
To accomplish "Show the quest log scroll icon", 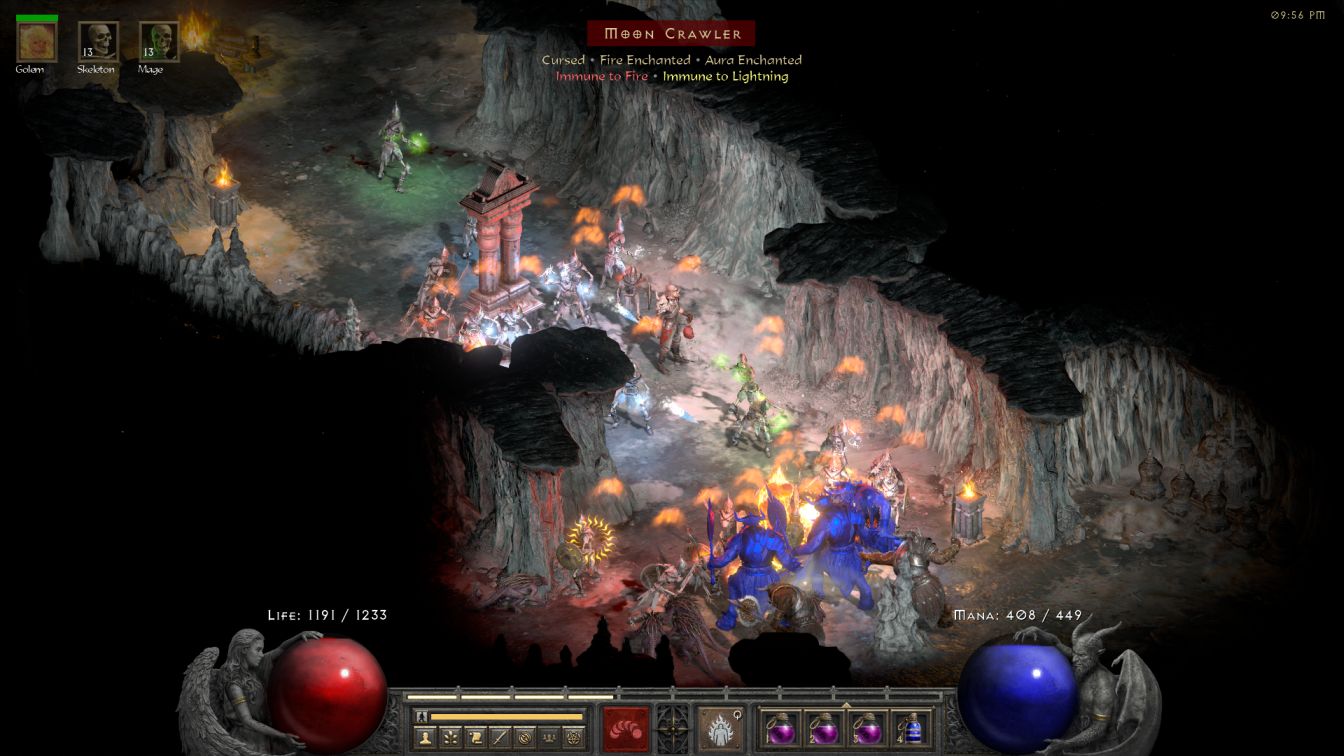I will 475,738.
